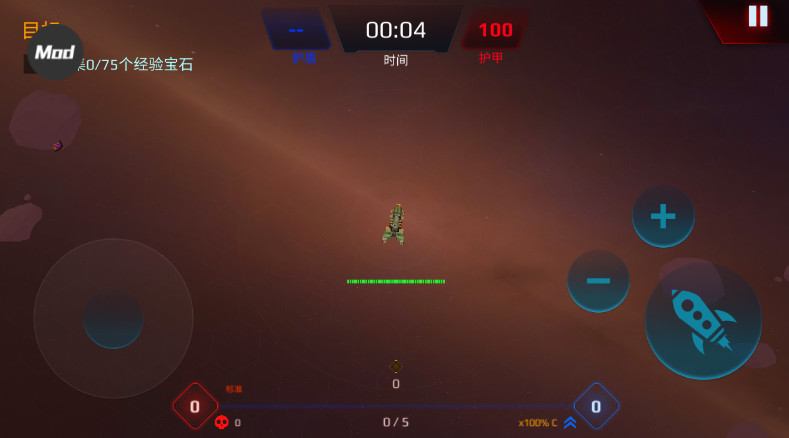Screen dimensions: 789x438
Task: Fire the rocket launch button
Action: coord(703,320)
